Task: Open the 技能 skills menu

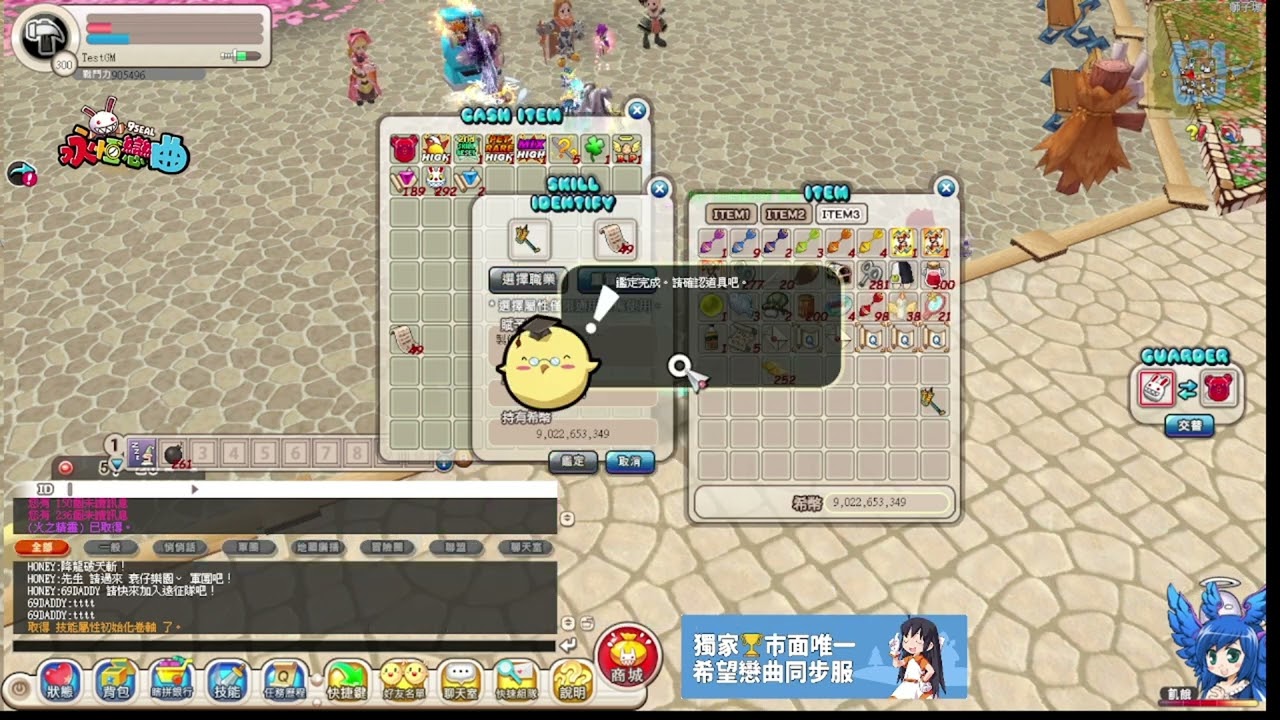Action: pyautogui.click(x=226, y=681)
